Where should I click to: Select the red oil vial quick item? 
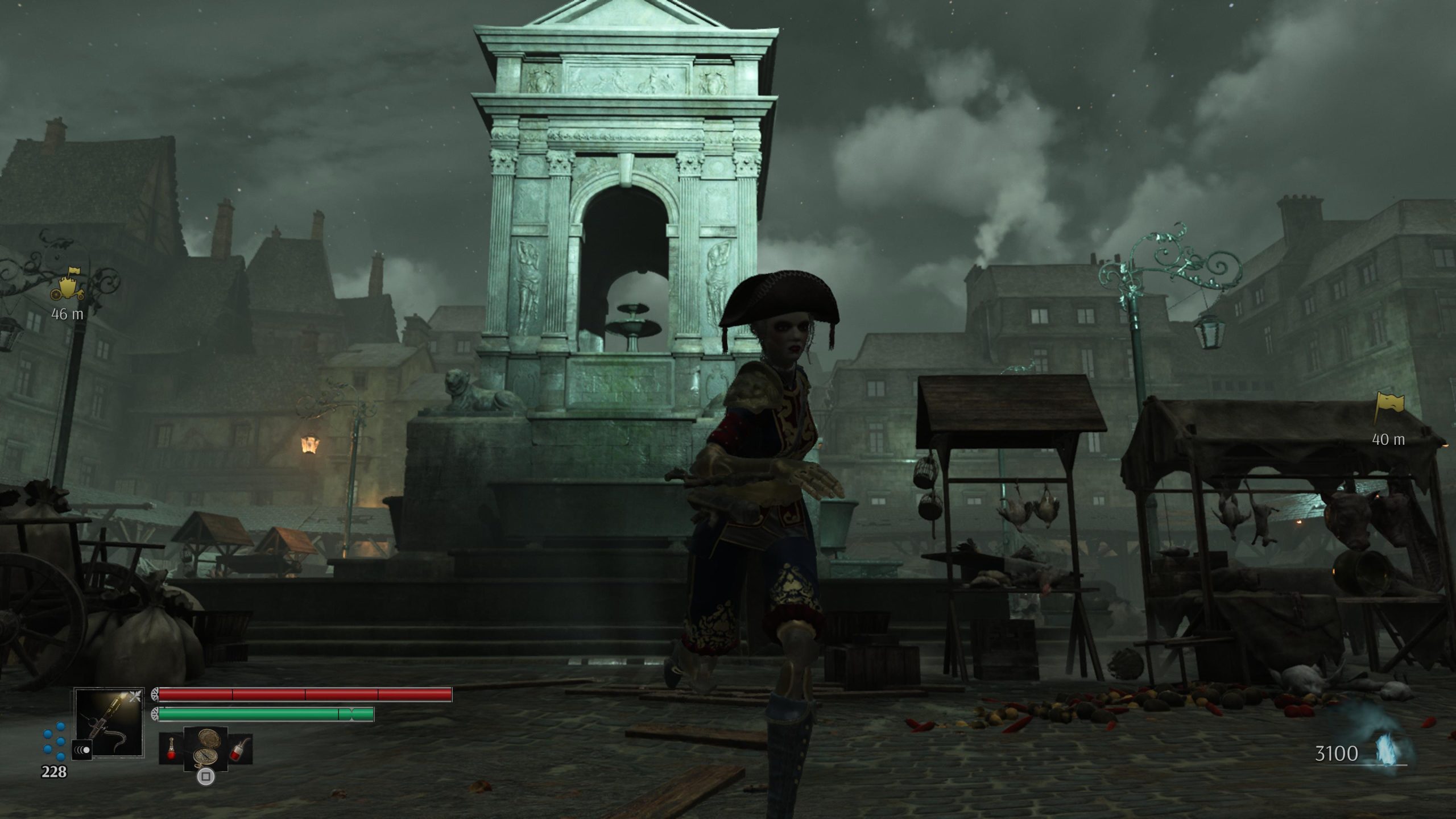171,747
